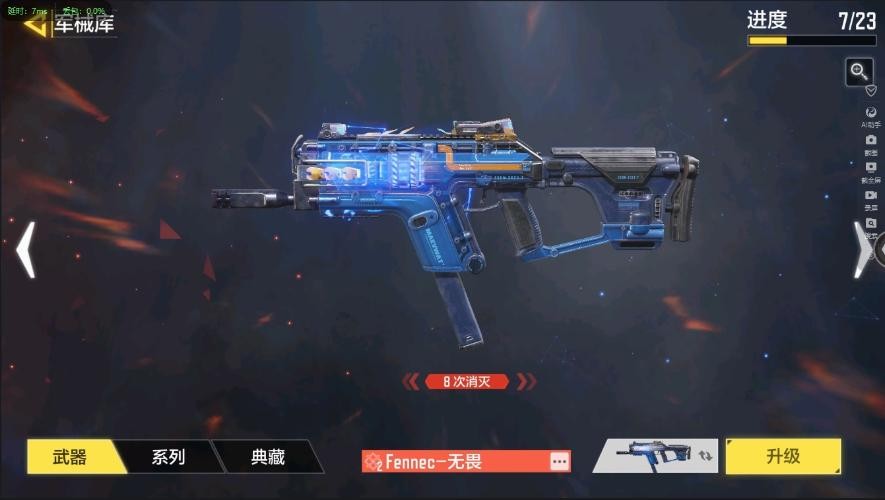Screen dimensions: 885x500
Task: Choose the next kill effect right of 8次消灭
Action: [x=526, y=381]
